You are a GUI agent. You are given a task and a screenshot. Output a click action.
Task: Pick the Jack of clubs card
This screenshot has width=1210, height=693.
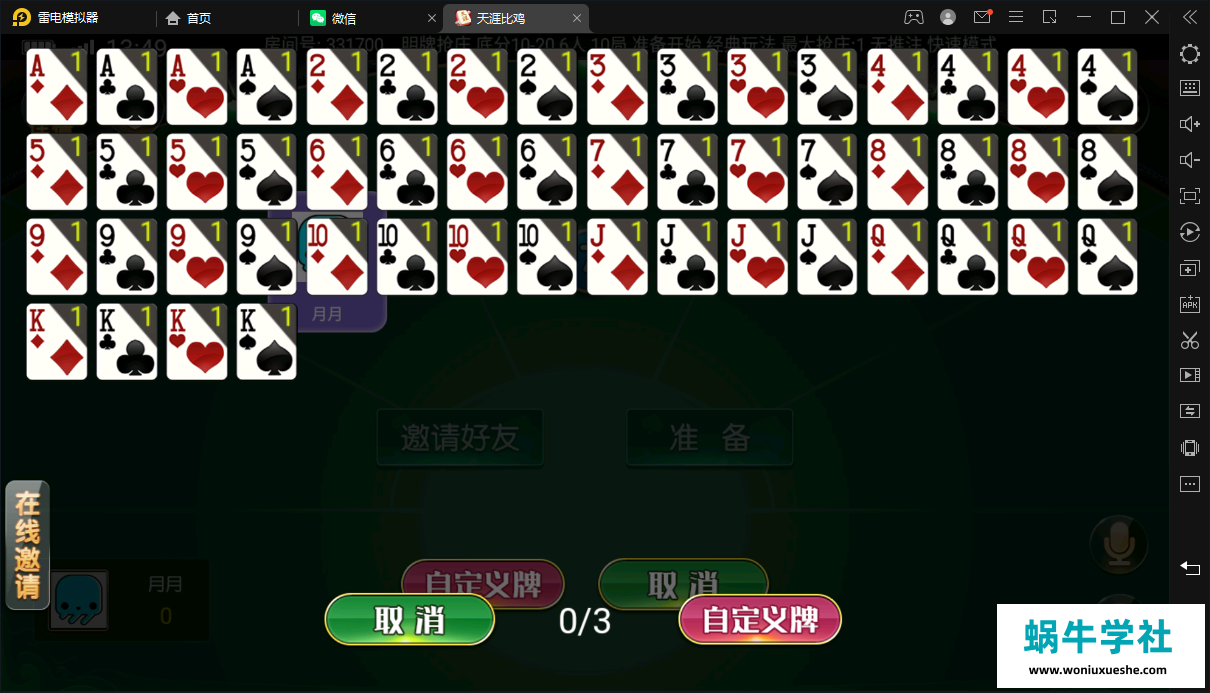687,257
